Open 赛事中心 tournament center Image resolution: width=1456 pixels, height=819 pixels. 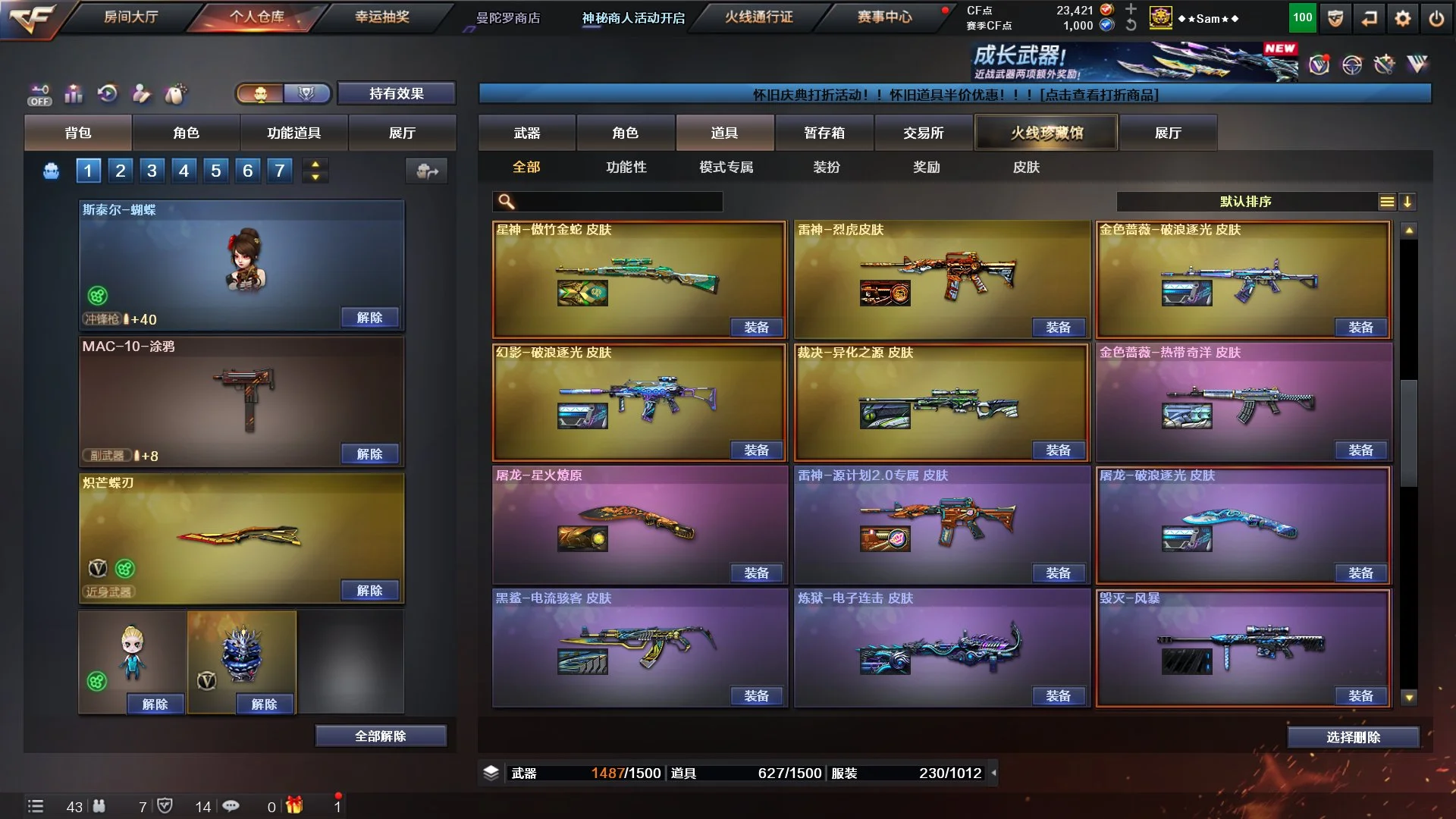coord(884,17)
